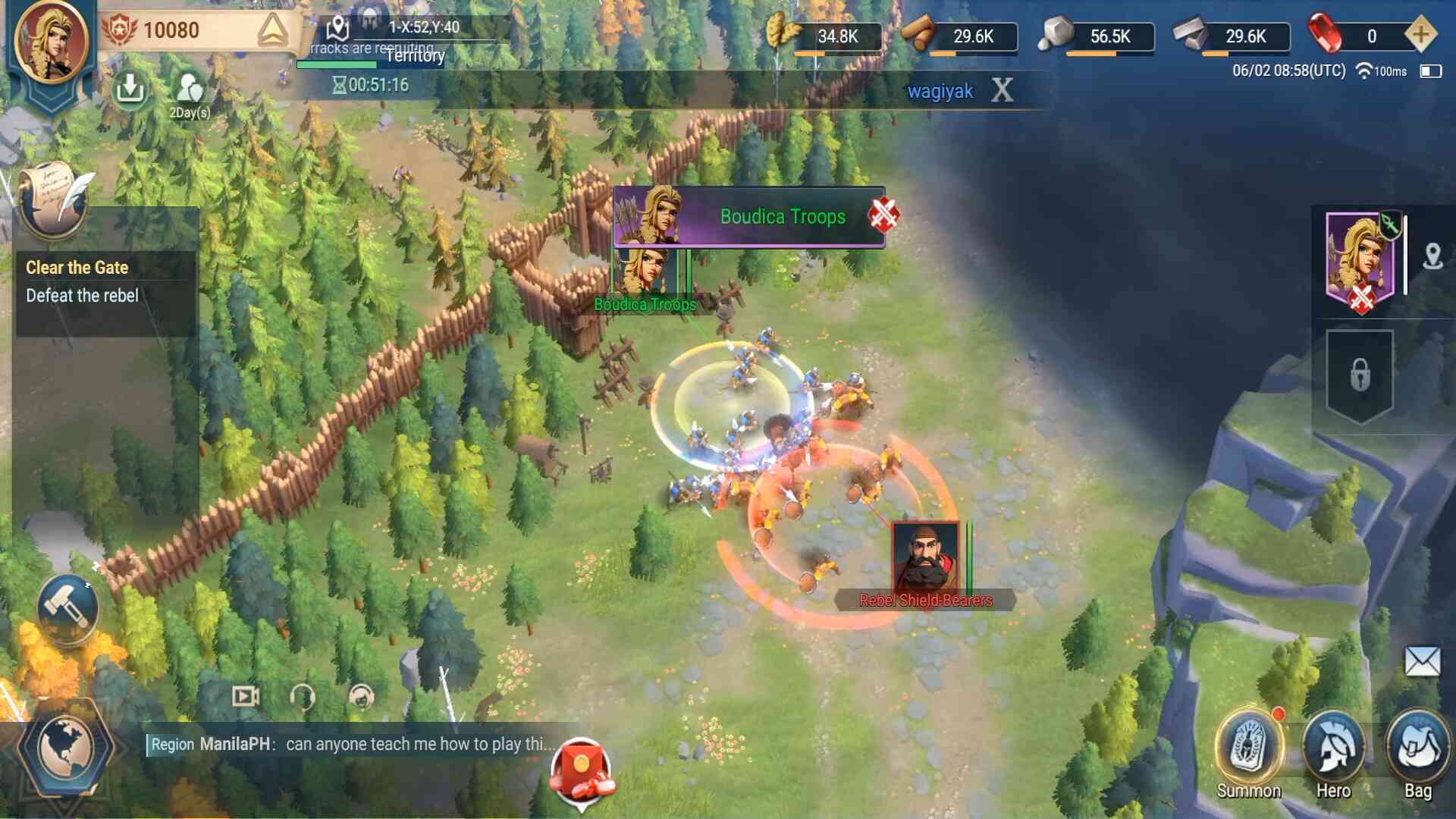Open the world globe map button
Image resolution: width=1456 pixels, height=819 pixels.
65,748
